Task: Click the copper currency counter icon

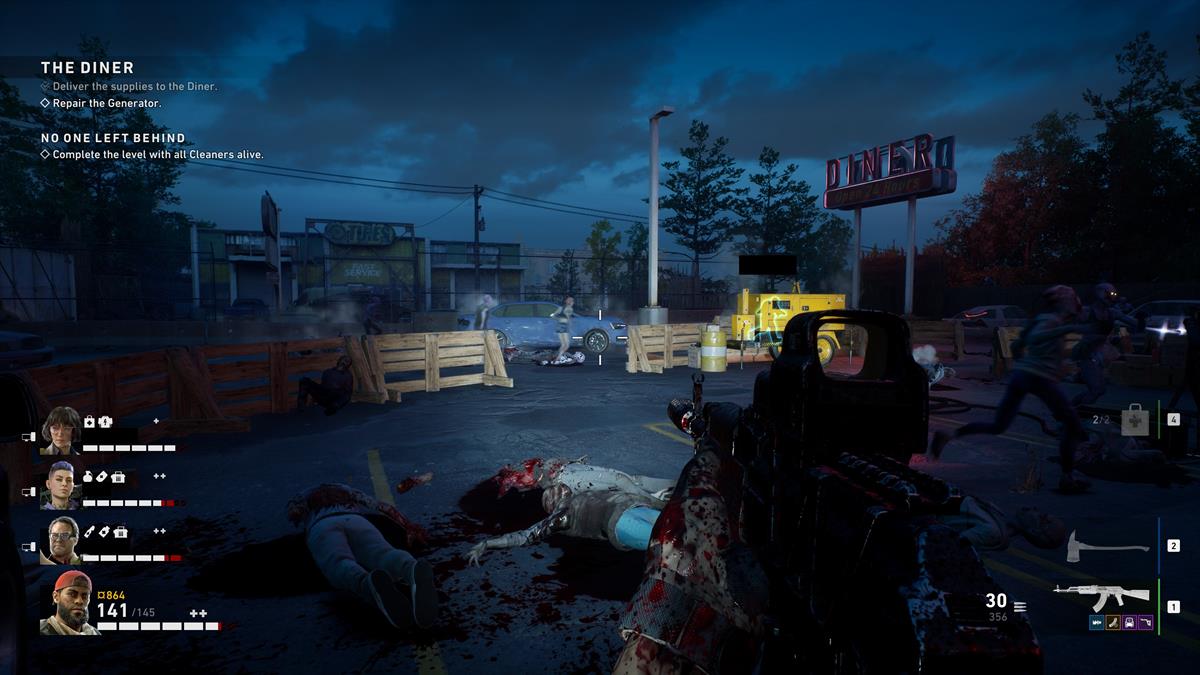Action: coord(101,596)
